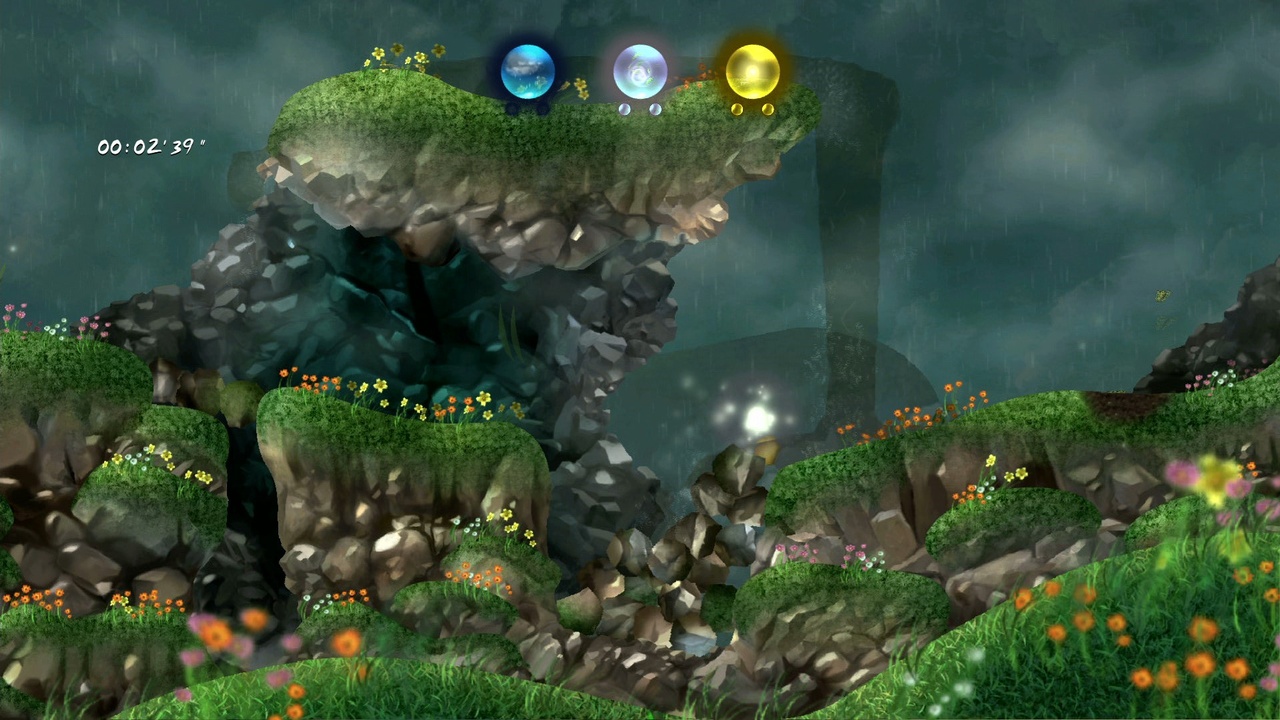
Task: Toggle the dark dot beneath the rain orb
Action: (x=513, y=108)
